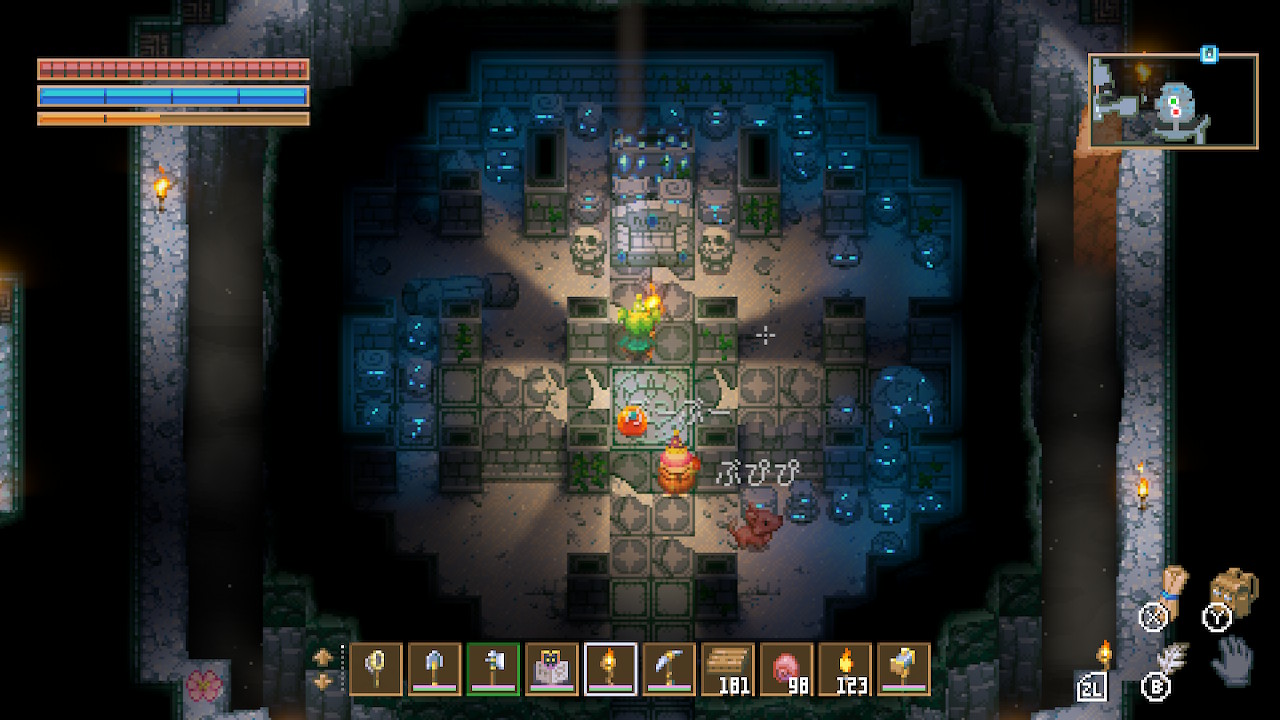The width and height of the screenshot is (1280, 720).
Task: Click the highlighted torch hotbar slot
Action: [610, 668]
